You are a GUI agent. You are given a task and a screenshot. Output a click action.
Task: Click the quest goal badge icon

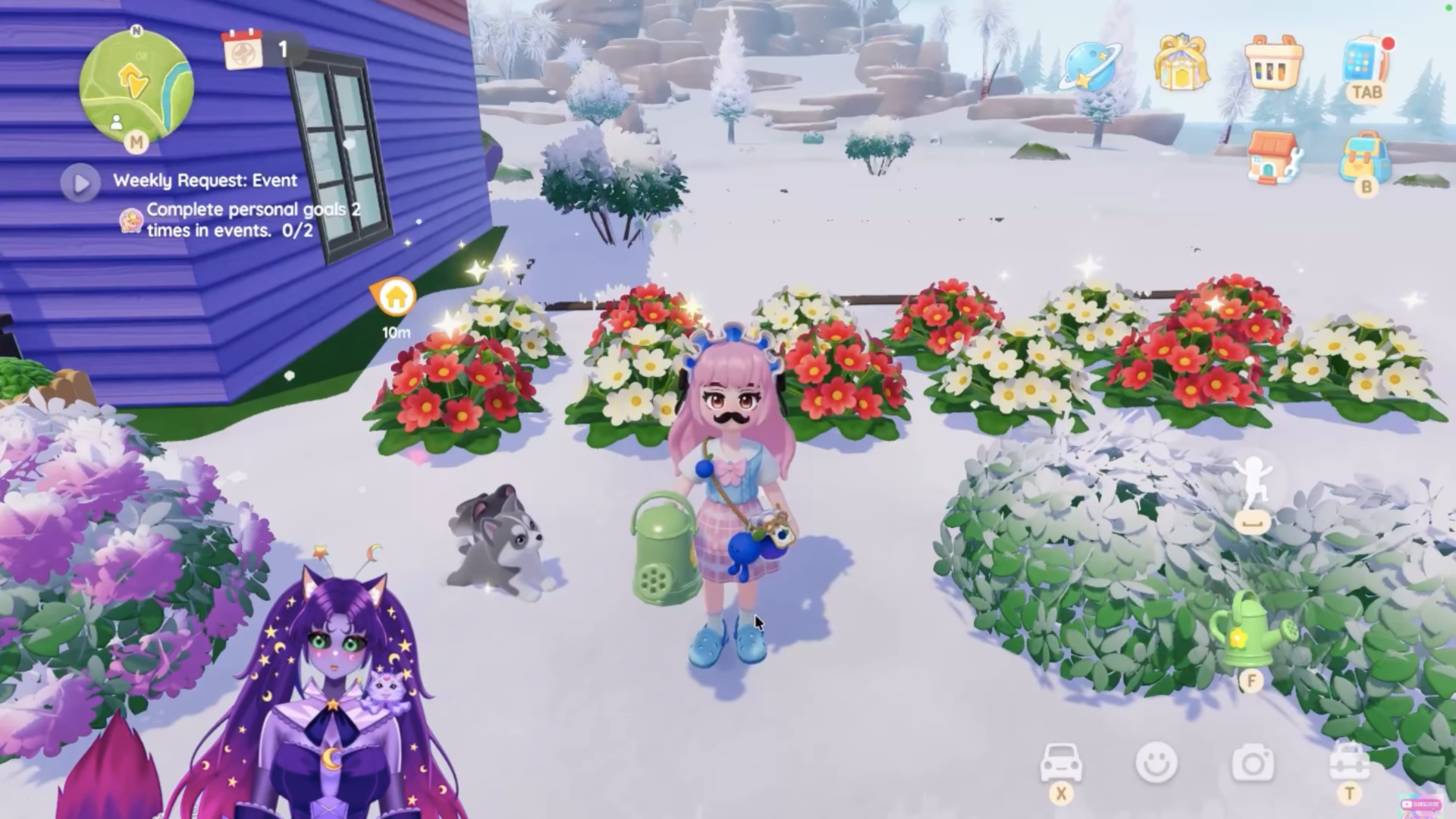coord(130,220)
